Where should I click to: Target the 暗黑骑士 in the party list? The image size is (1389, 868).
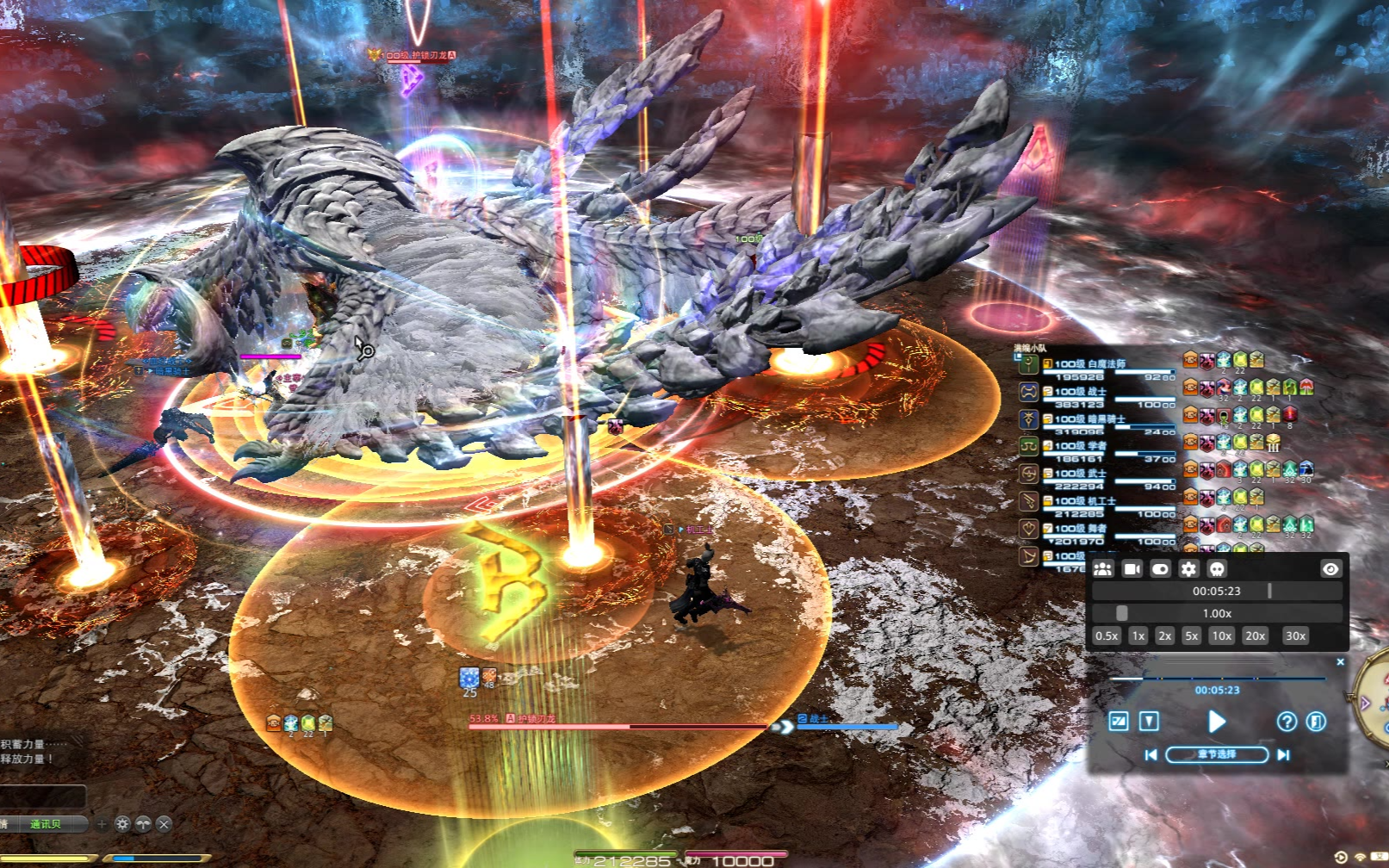[1089, 419]
